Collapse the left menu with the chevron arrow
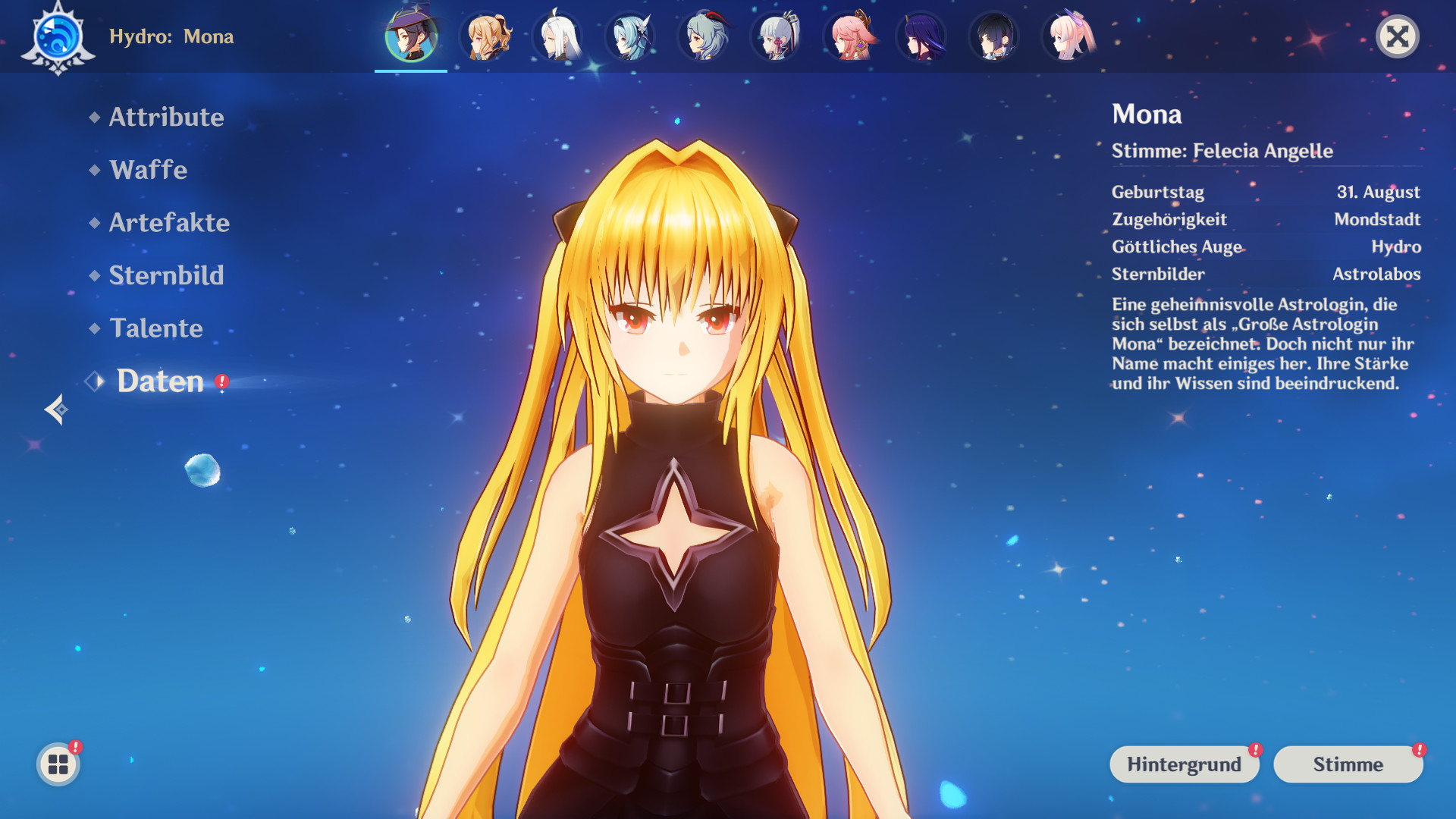1456x819 pixels. [55, 410]
